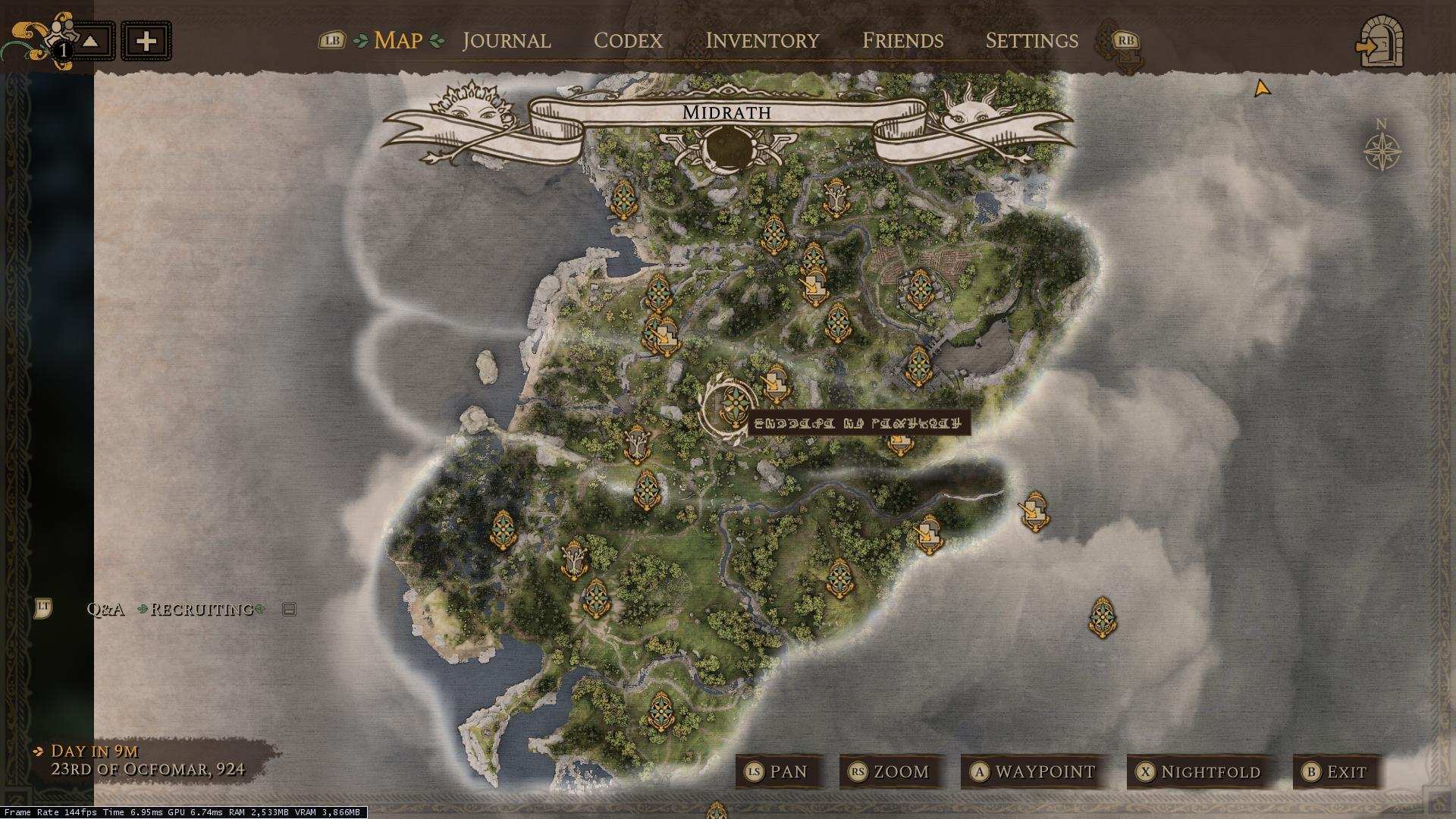The image size is (1456, 819).
Task: Click the plus button beside the party arrow
Action: (146, 41)
